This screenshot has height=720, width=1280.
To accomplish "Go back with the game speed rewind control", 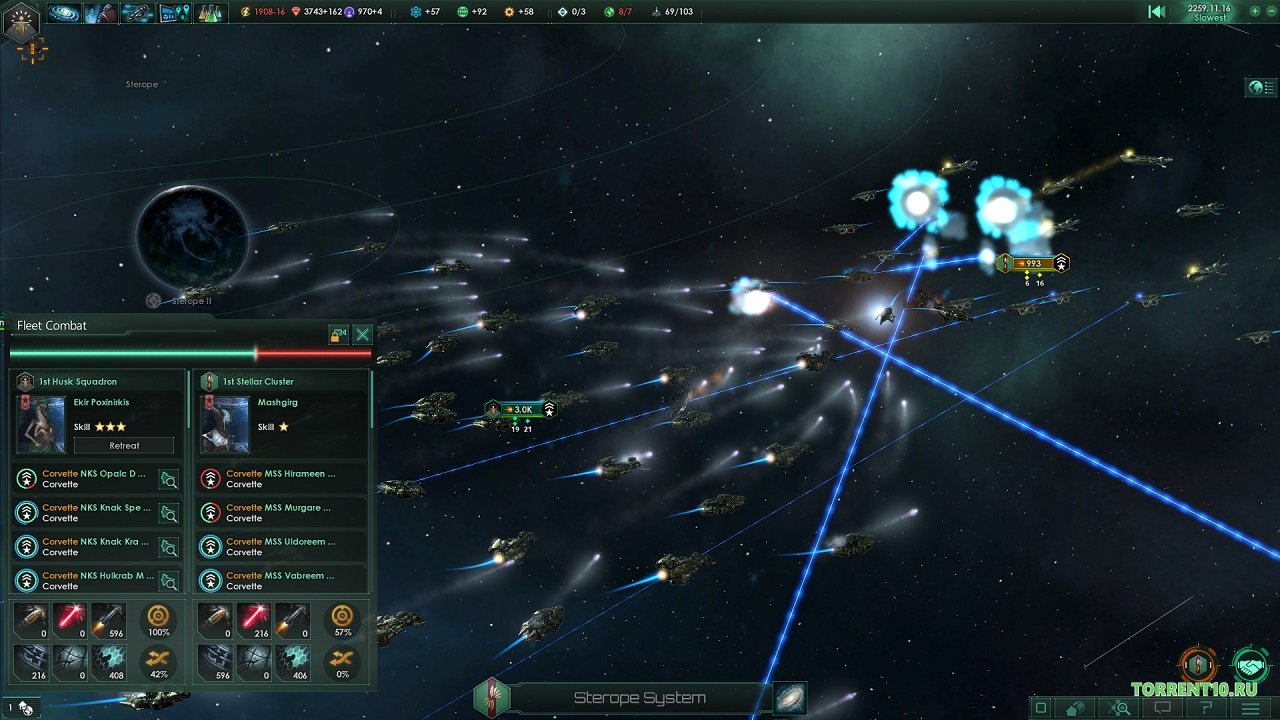I will 1156,12.
